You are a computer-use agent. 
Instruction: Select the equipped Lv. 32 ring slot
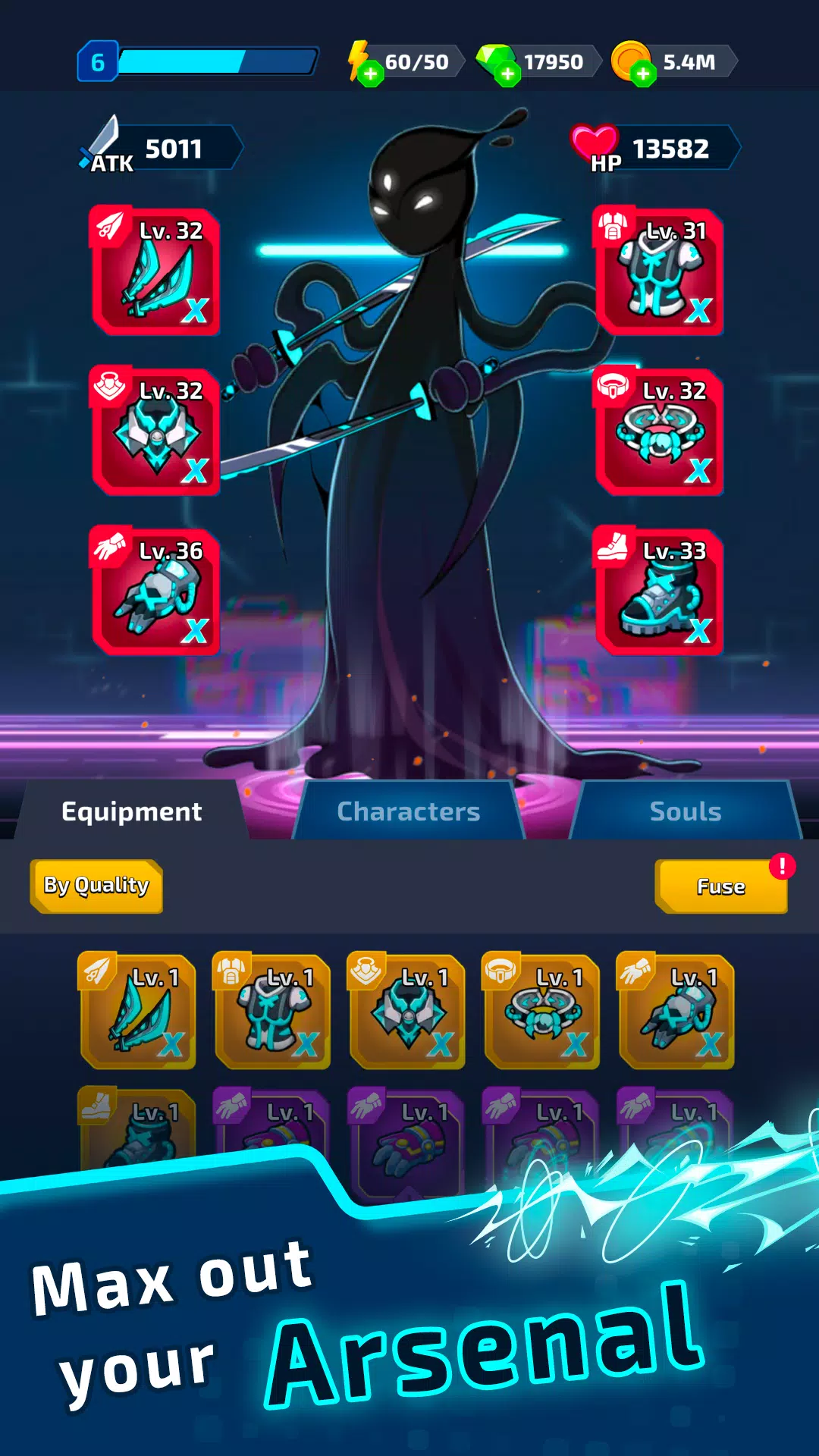coord(659,432)
